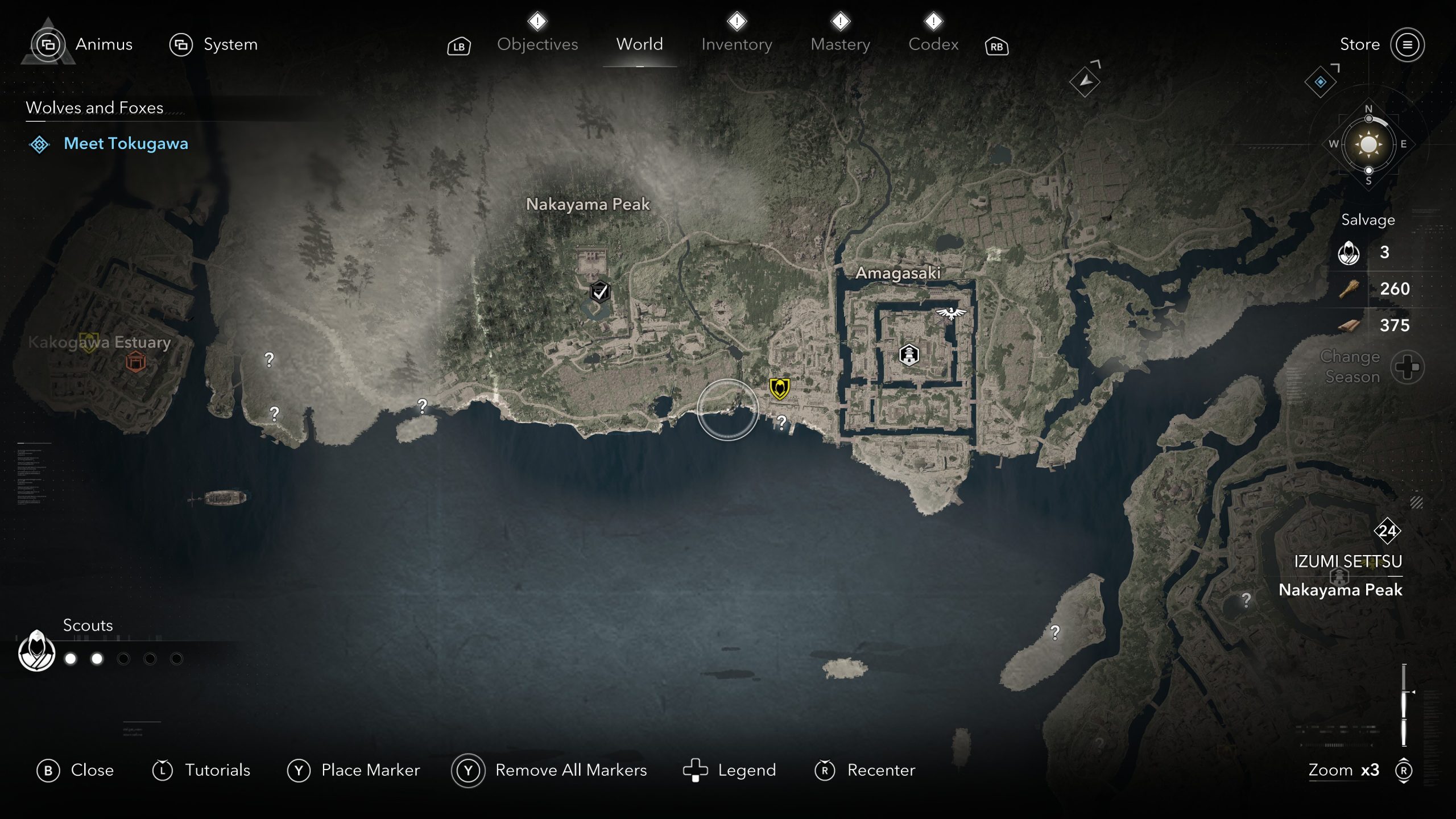Screen dimensions: 1456x819
Task: Go to the Mastery tab
Action: point(840,44)
